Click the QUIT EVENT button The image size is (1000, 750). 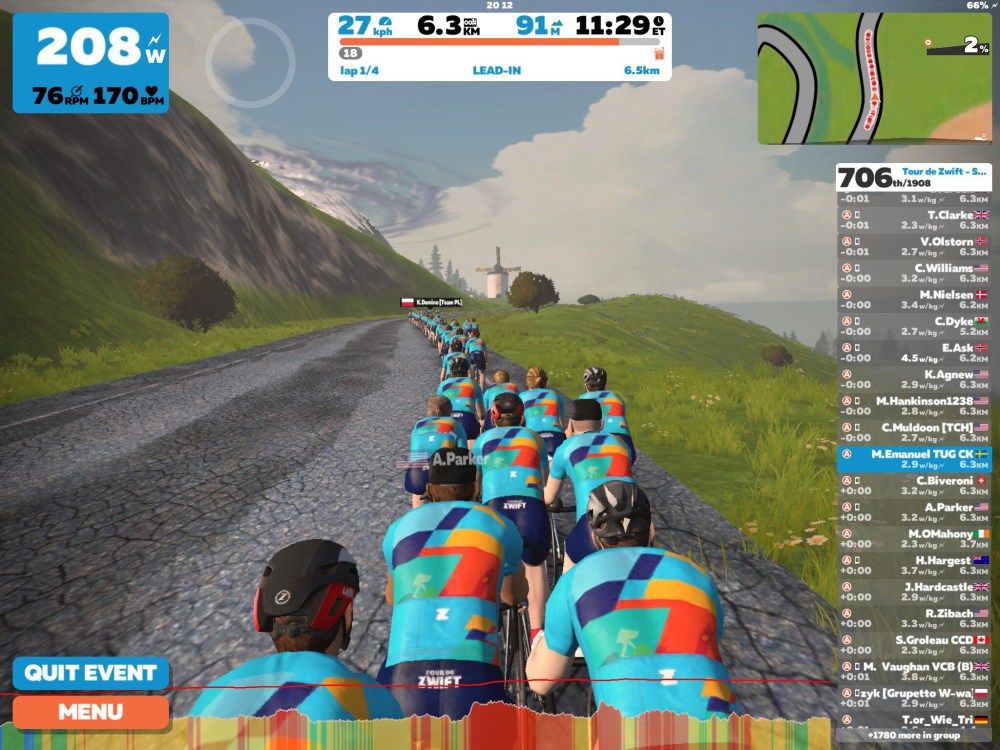tap(91, 673)
